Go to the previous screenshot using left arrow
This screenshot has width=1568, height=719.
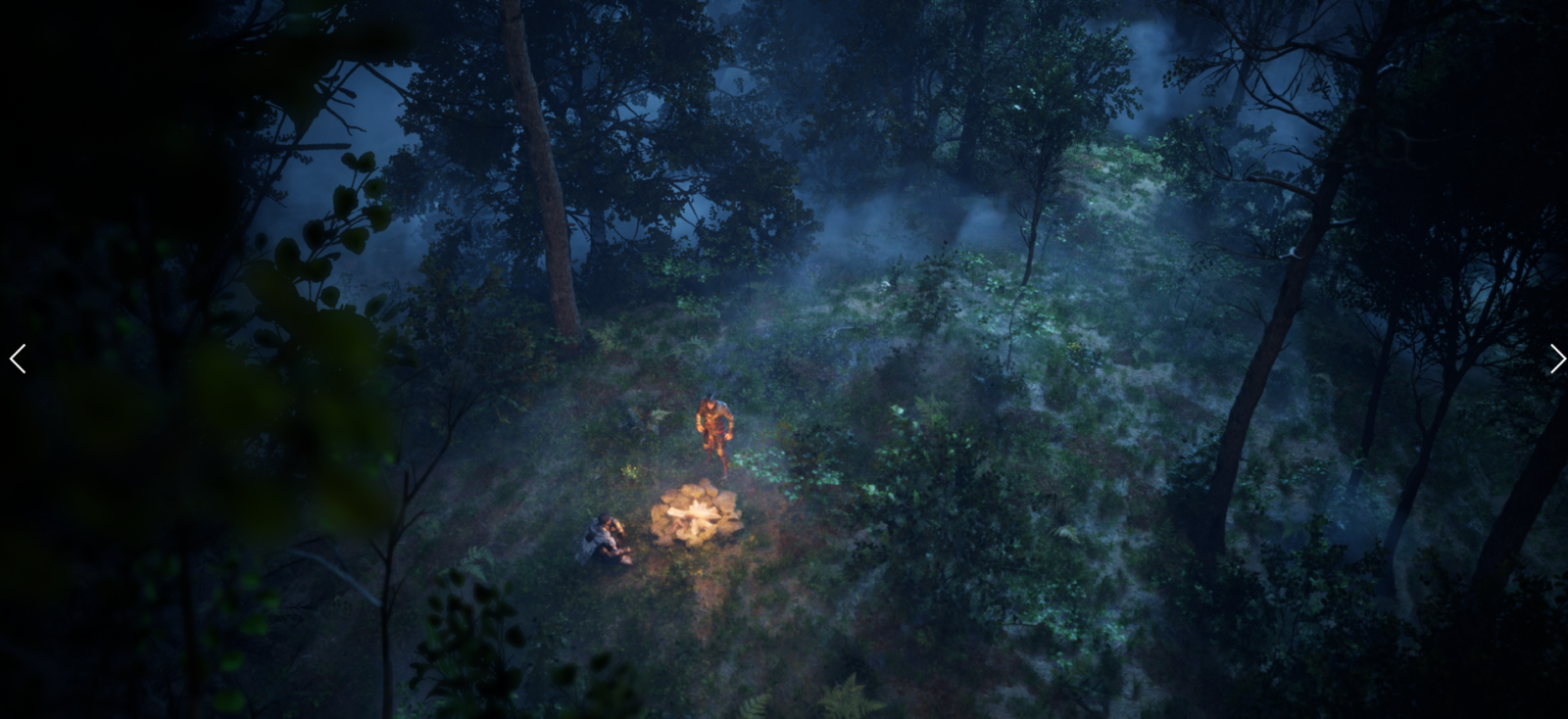18,359
